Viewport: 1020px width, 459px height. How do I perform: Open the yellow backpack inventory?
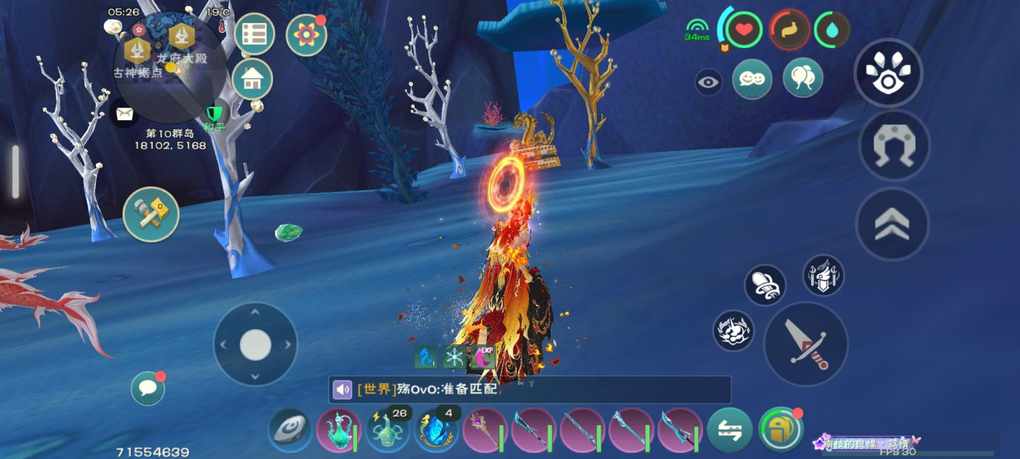click(780, 430)
